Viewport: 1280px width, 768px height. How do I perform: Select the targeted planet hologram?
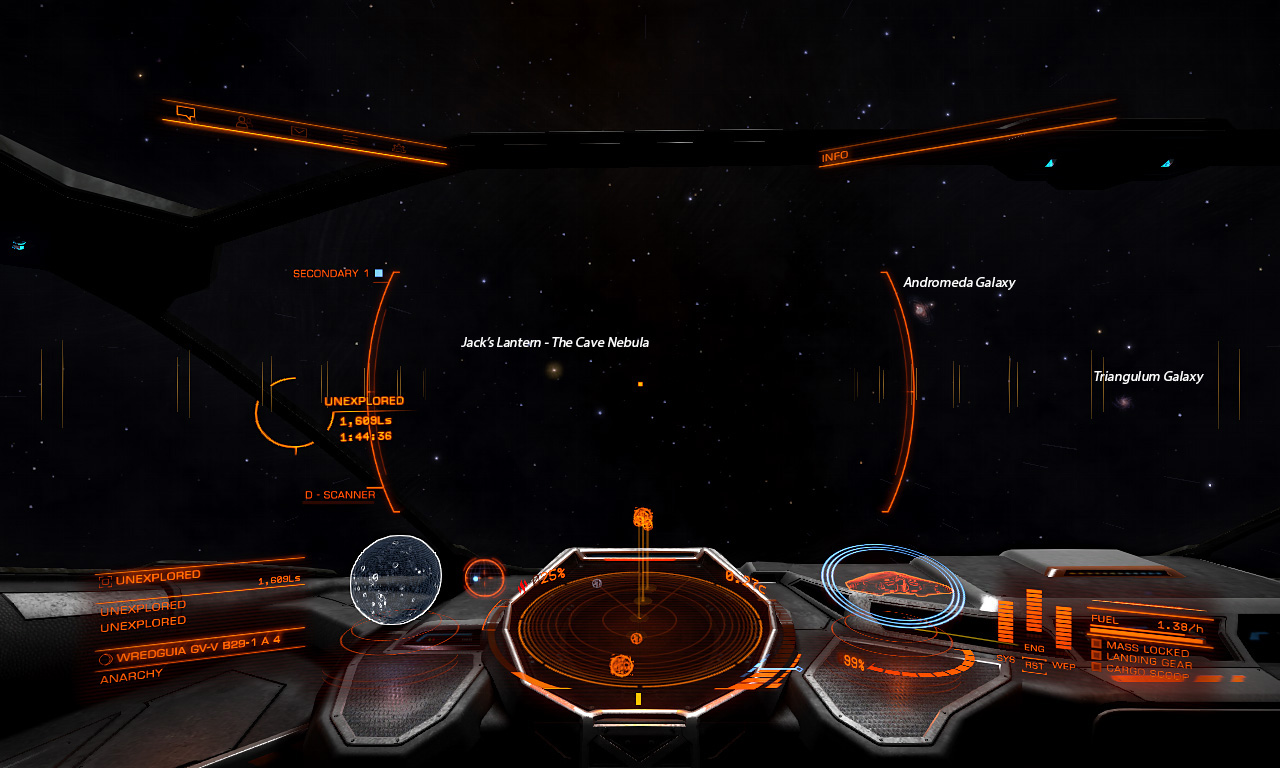pyautogui.click(x=396, y=580)
